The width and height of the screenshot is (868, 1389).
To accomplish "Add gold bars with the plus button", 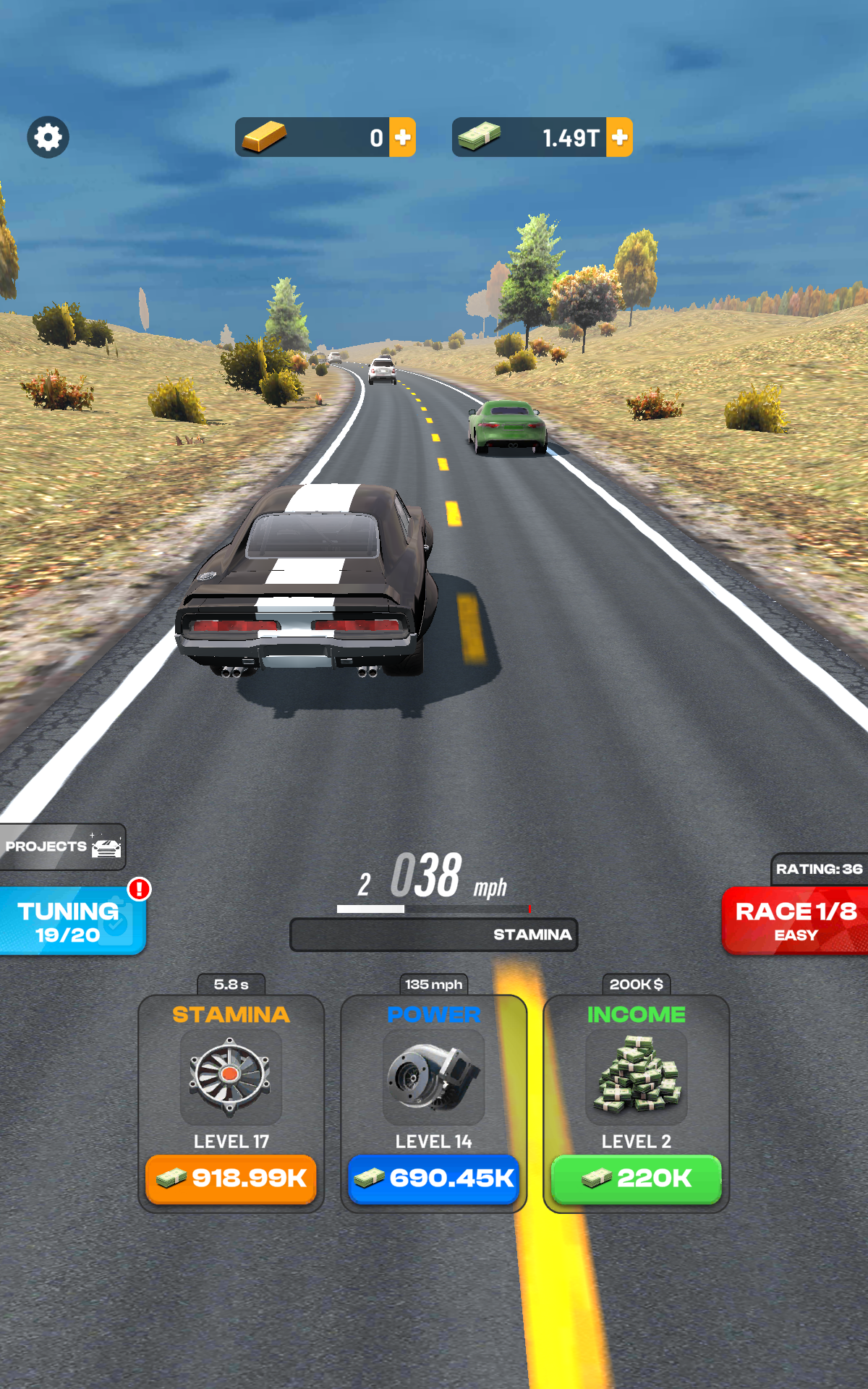I will (x=403, y=137).
